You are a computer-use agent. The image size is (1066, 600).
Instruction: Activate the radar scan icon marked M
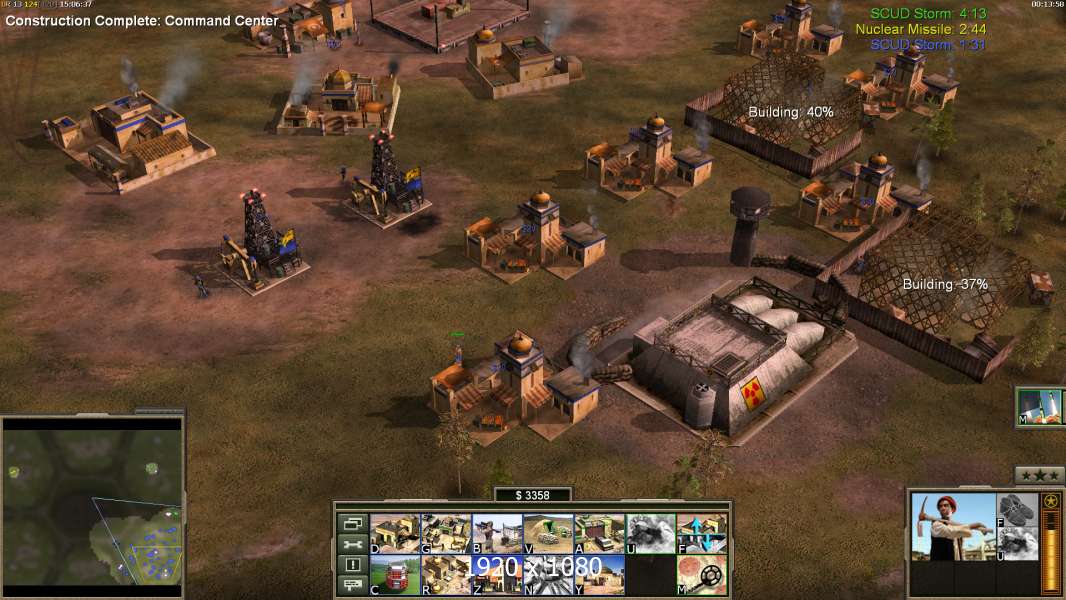(701, 574)
